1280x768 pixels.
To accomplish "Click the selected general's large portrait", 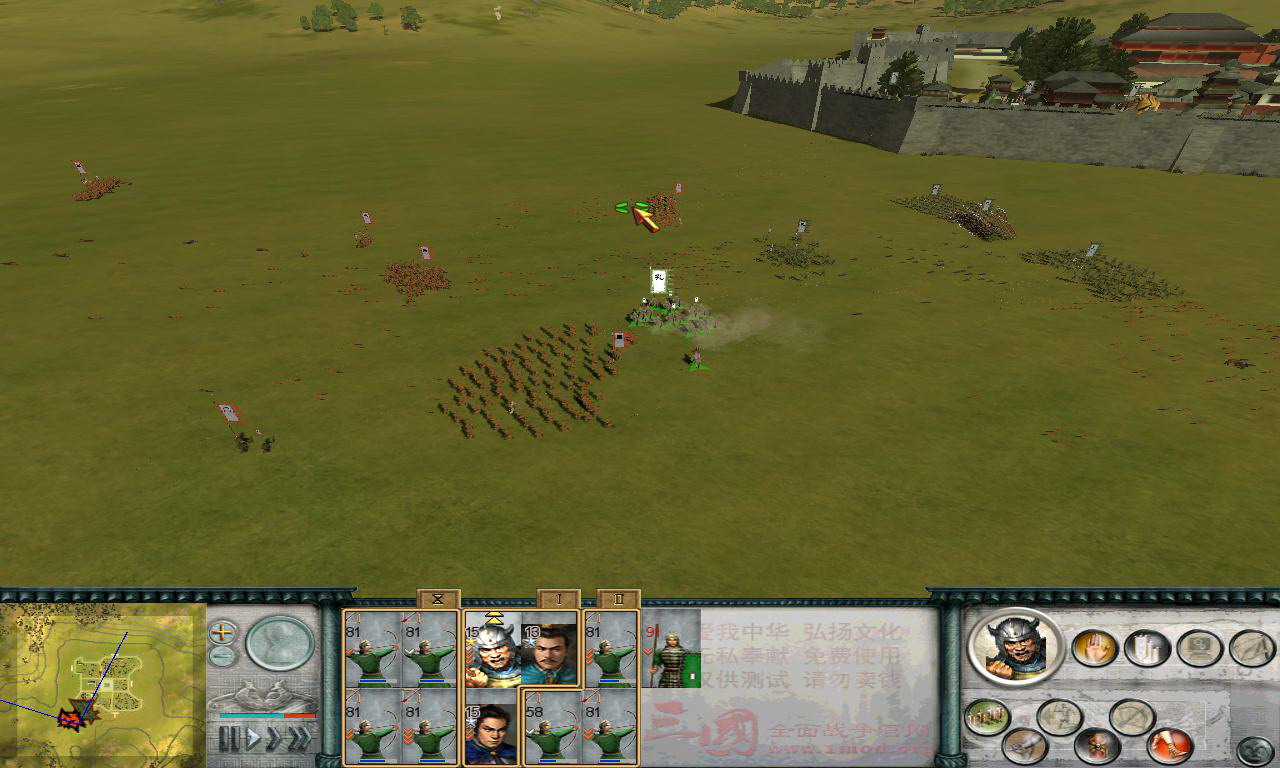I will pyautogui.click(x=1015, y=646).
